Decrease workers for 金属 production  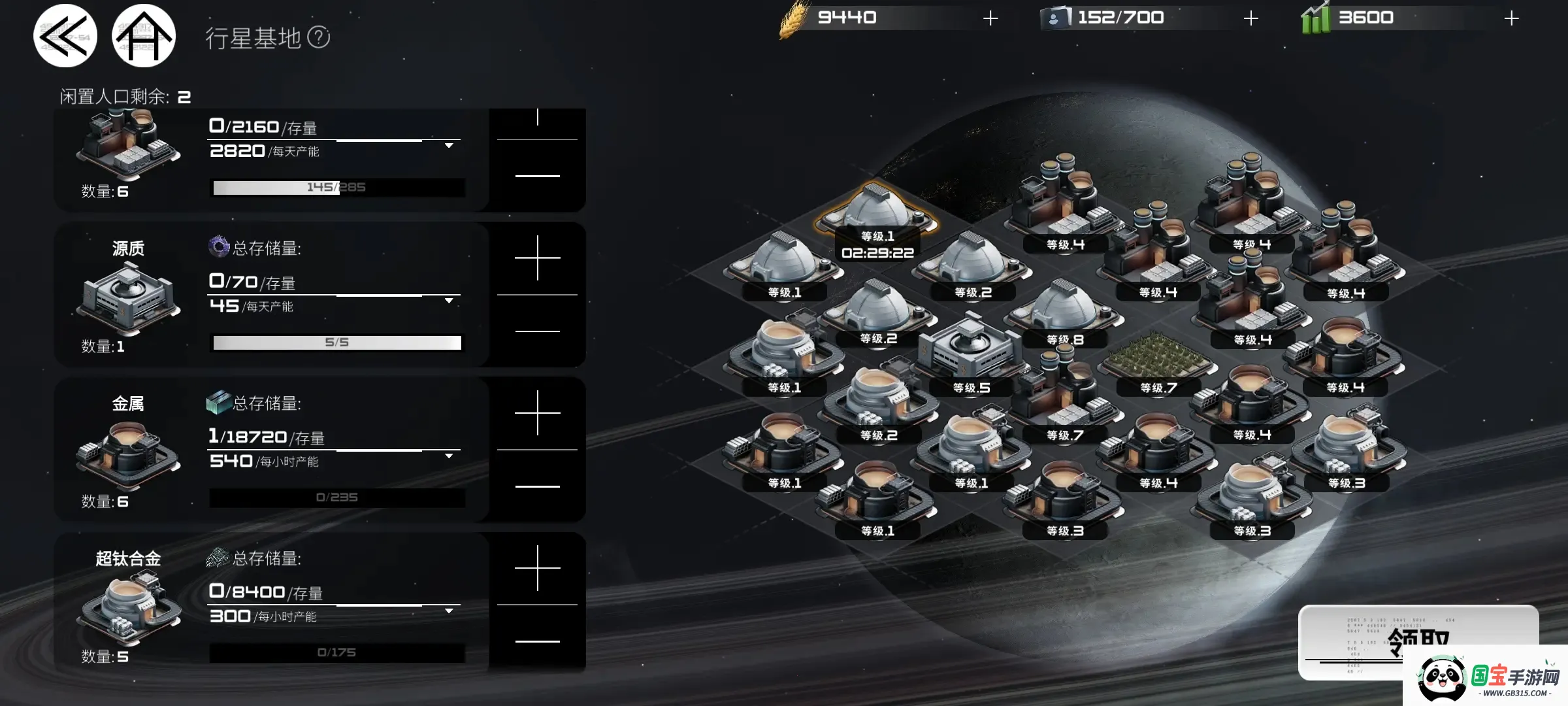pos(537,486)
